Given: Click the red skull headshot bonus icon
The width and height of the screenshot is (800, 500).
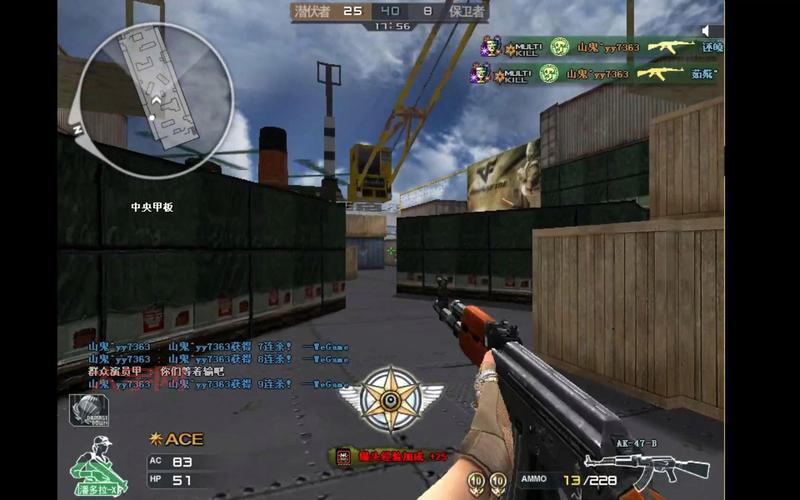Looking at the screenshot, I should (343, 456).
